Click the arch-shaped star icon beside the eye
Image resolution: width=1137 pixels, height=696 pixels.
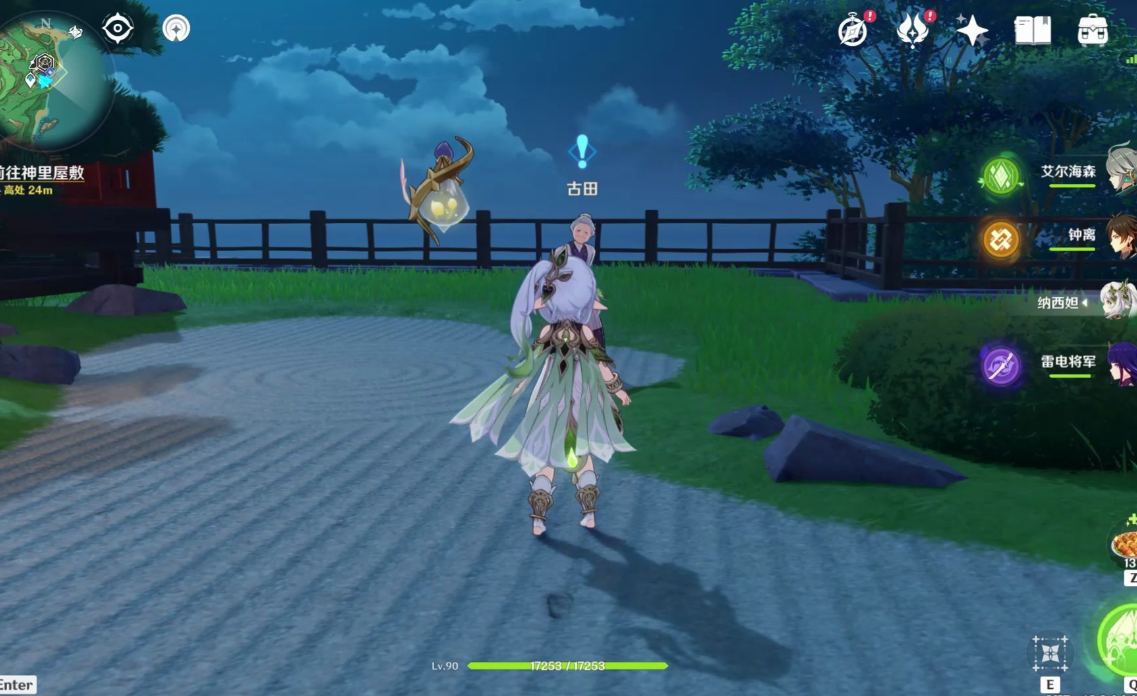pos(176,28)
